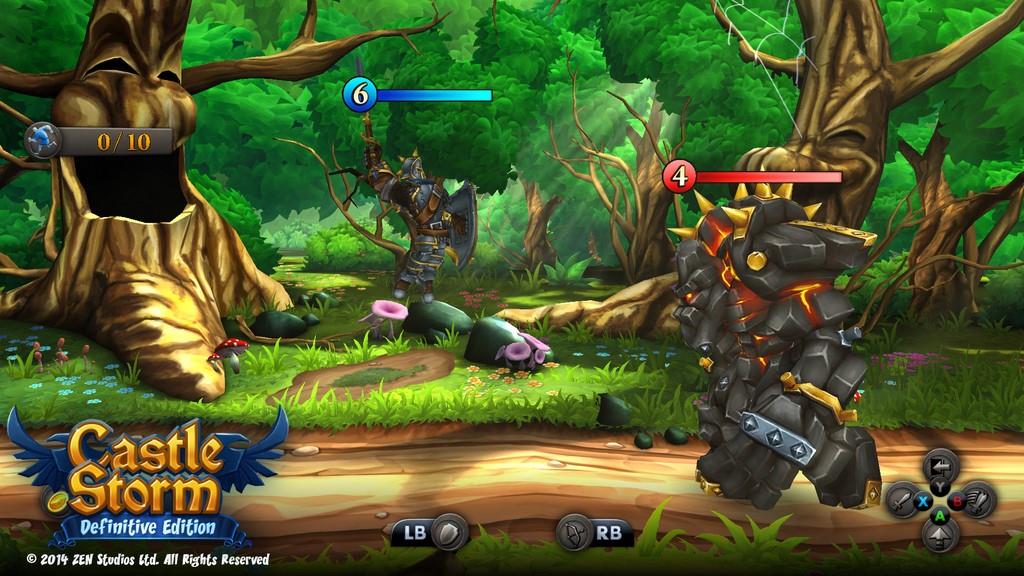Click the upward arrow jump icon
Screen dimensions: 1024x576
[940, 536]
